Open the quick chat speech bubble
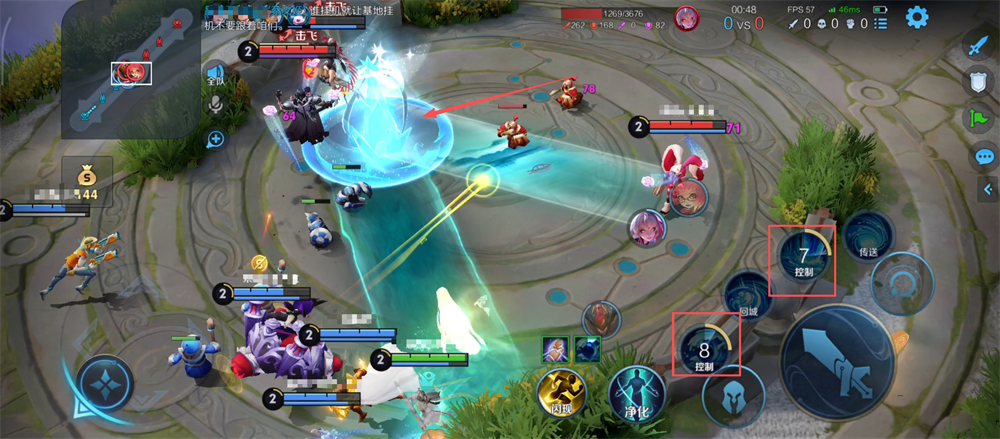This screenshot has height=439, width=1000. click(x=984, y=157)
